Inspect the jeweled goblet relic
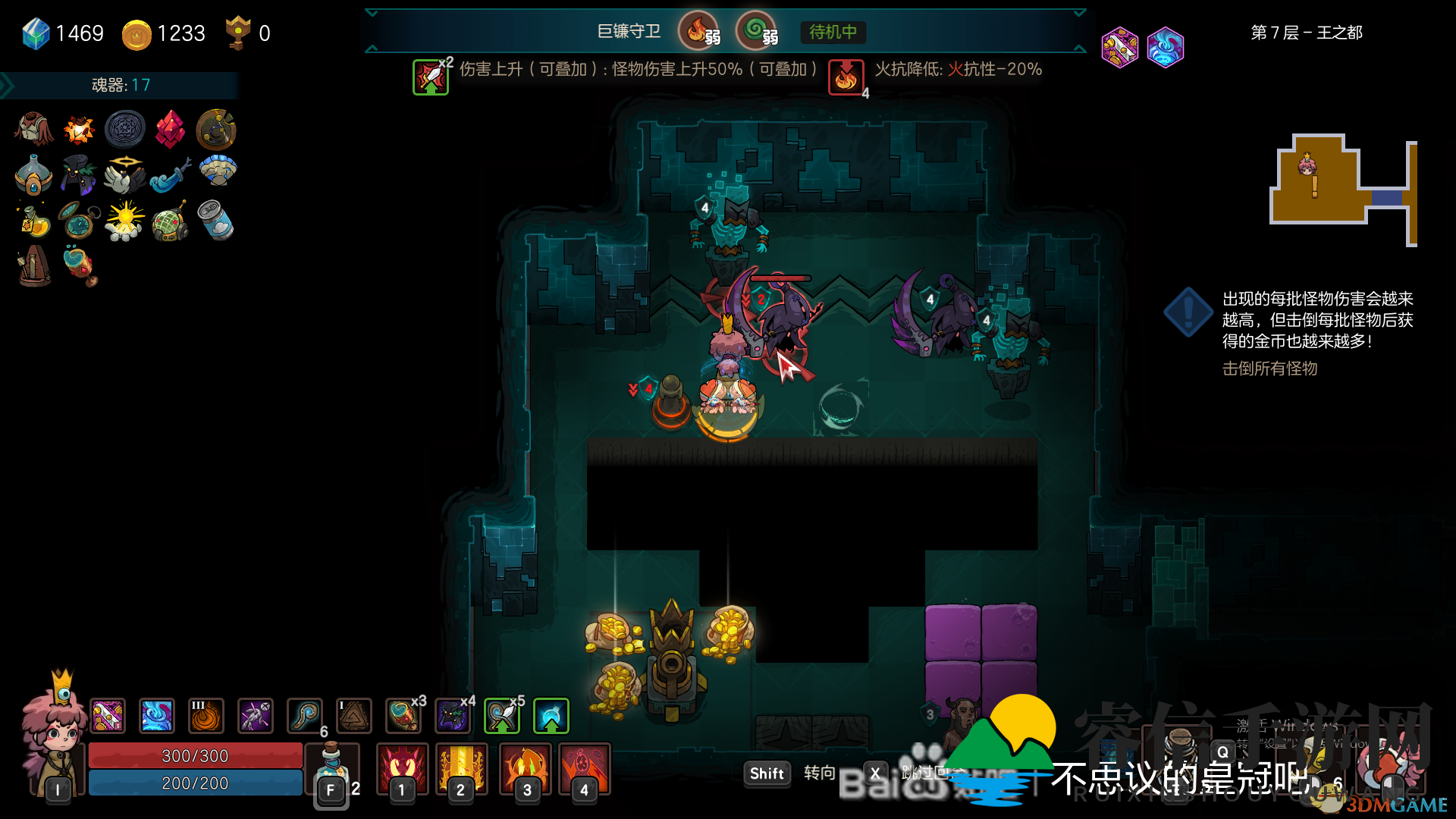The height and width of the screenshot is (819, 1456). [x=80, y=266]
